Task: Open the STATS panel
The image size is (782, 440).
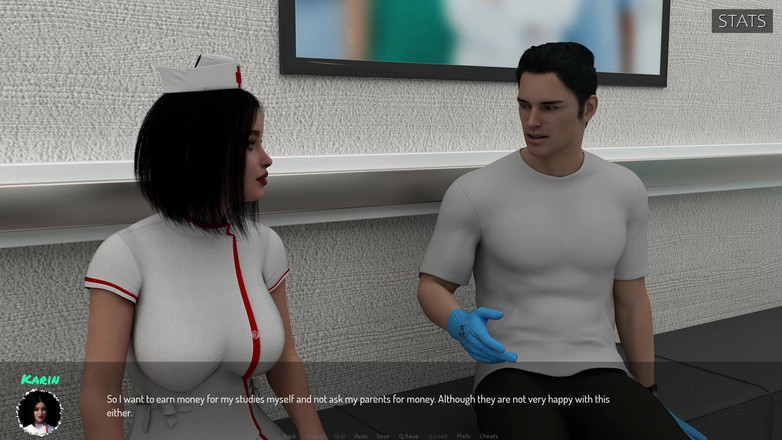Action: (x=742, y=21)
